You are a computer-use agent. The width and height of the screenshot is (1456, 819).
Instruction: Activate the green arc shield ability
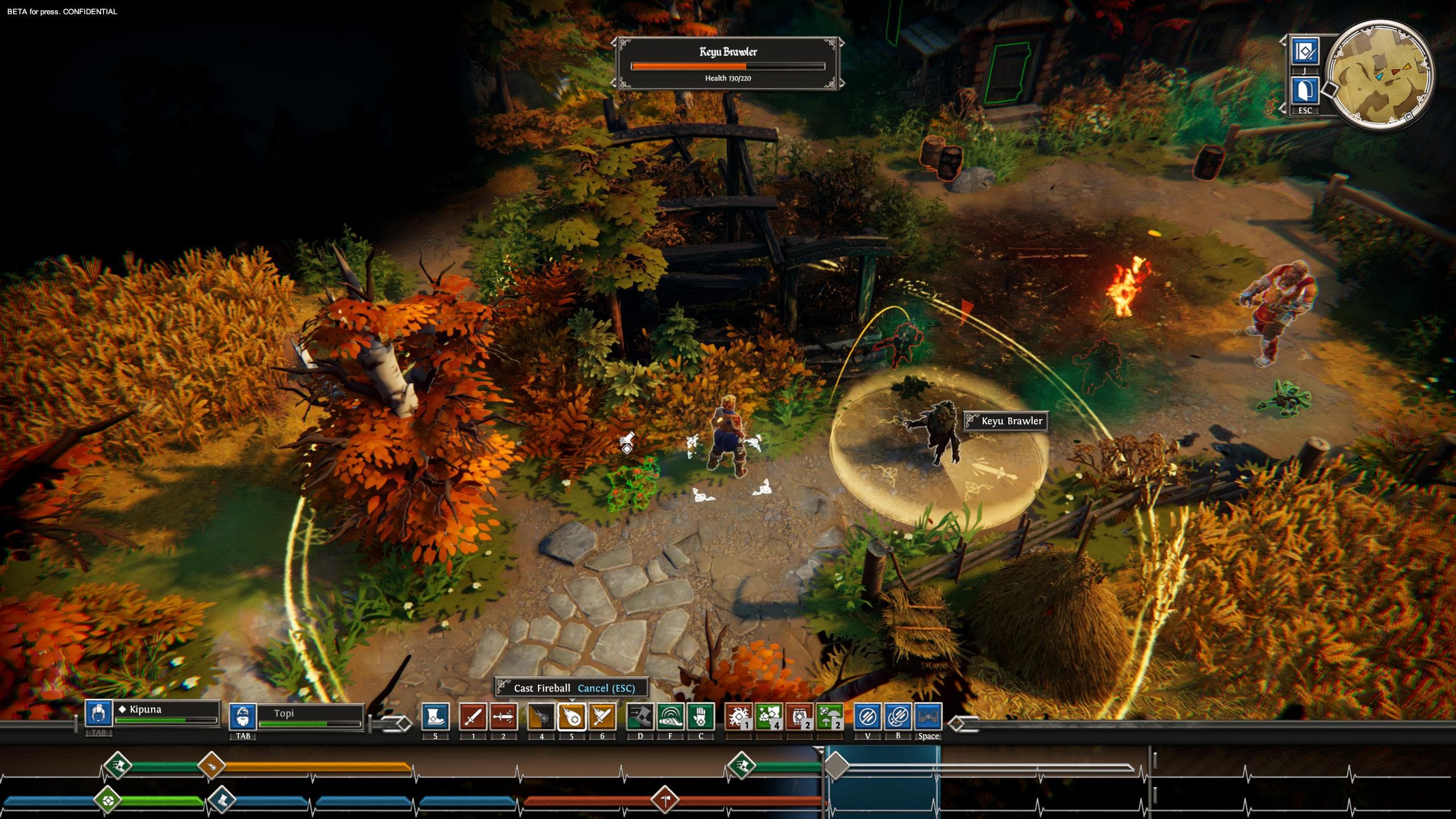click(670, 717)
